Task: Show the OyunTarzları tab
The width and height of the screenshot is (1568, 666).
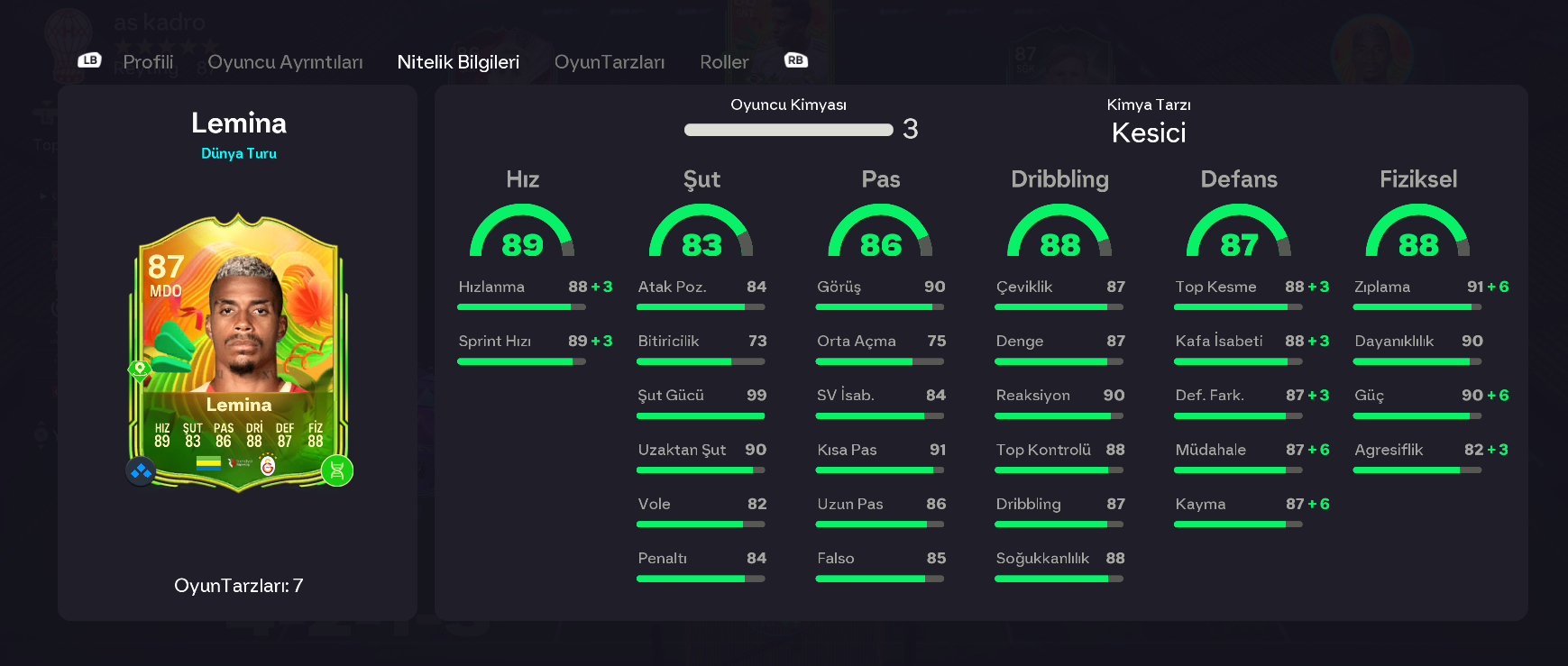Action: pos(610,62)
